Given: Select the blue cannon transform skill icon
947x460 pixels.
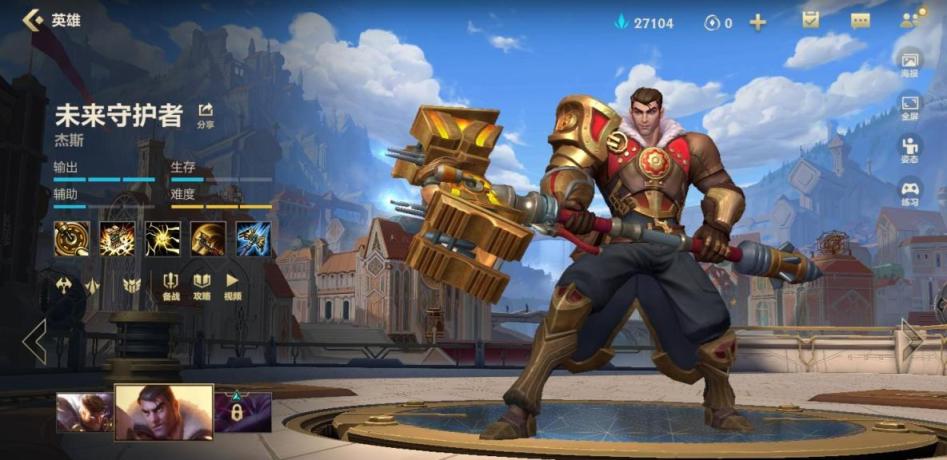Looking at the screenshot, I should point(253,239).
